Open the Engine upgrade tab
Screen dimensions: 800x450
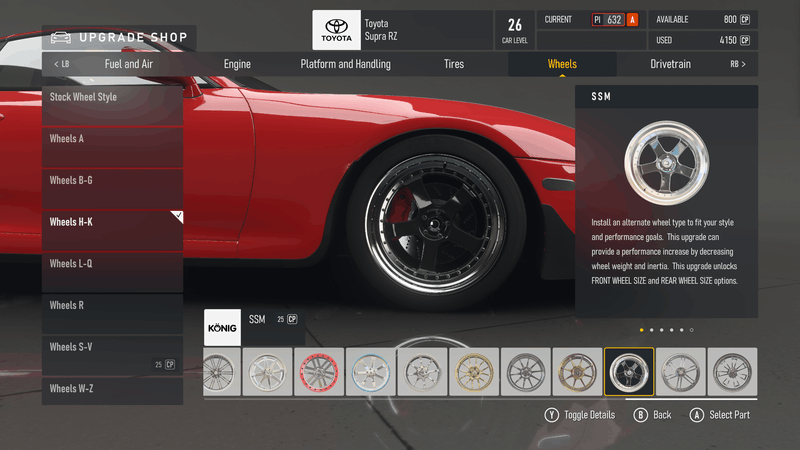(237, 64)
